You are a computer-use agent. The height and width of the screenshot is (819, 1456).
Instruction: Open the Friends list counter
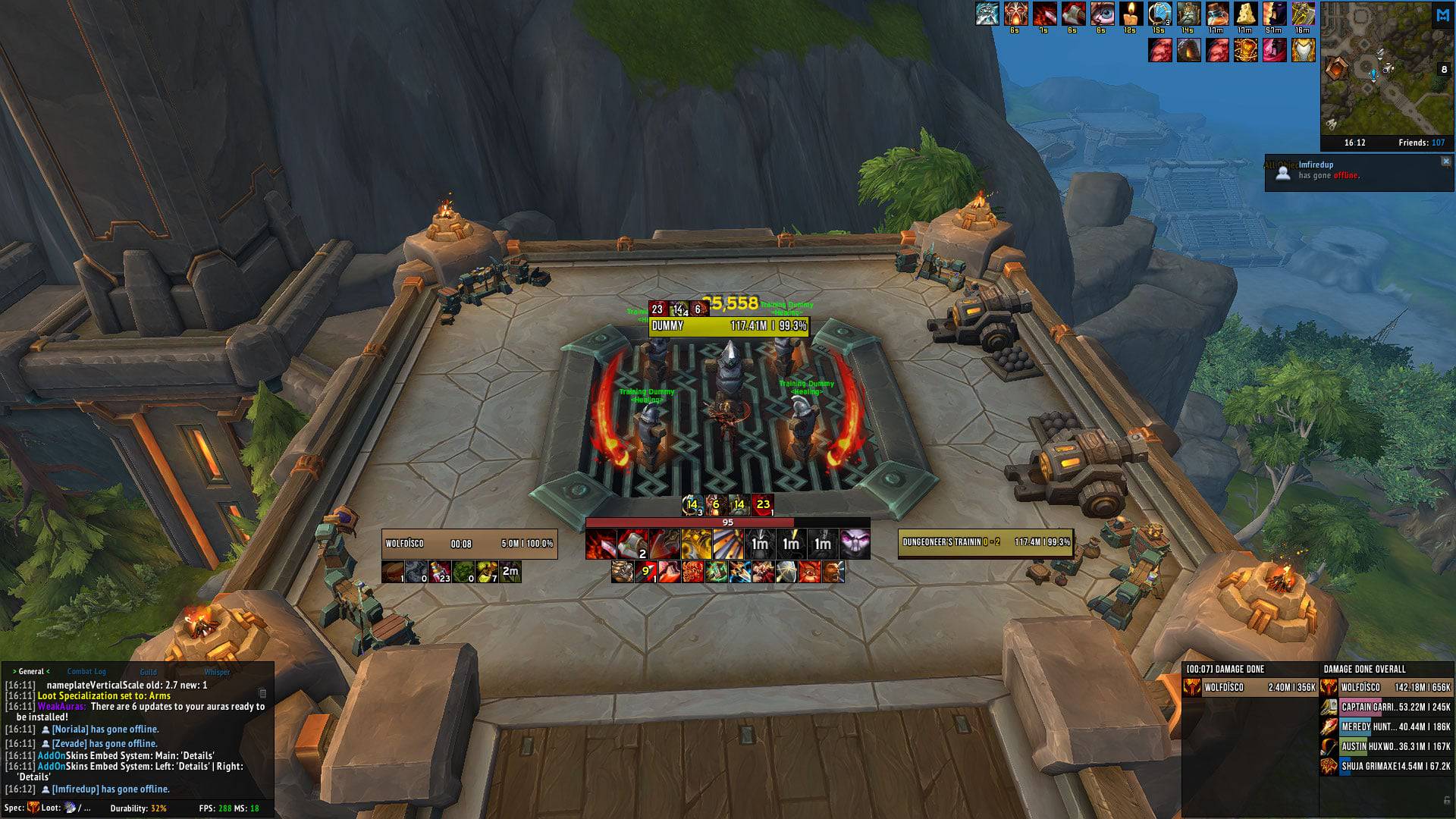1421,143
